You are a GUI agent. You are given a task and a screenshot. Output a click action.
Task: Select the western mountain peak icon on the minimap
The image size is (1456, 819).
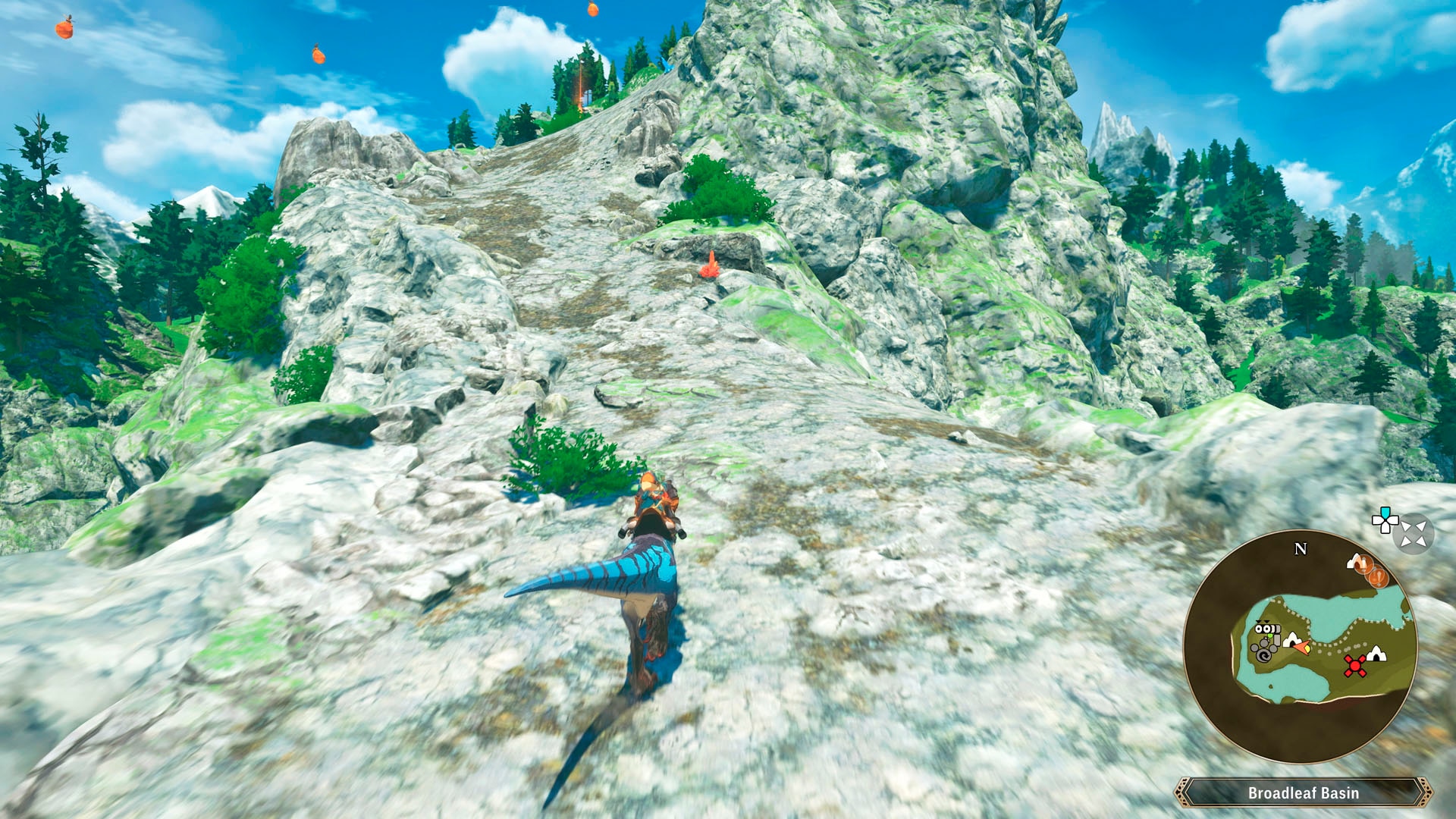click(1292, 640)
